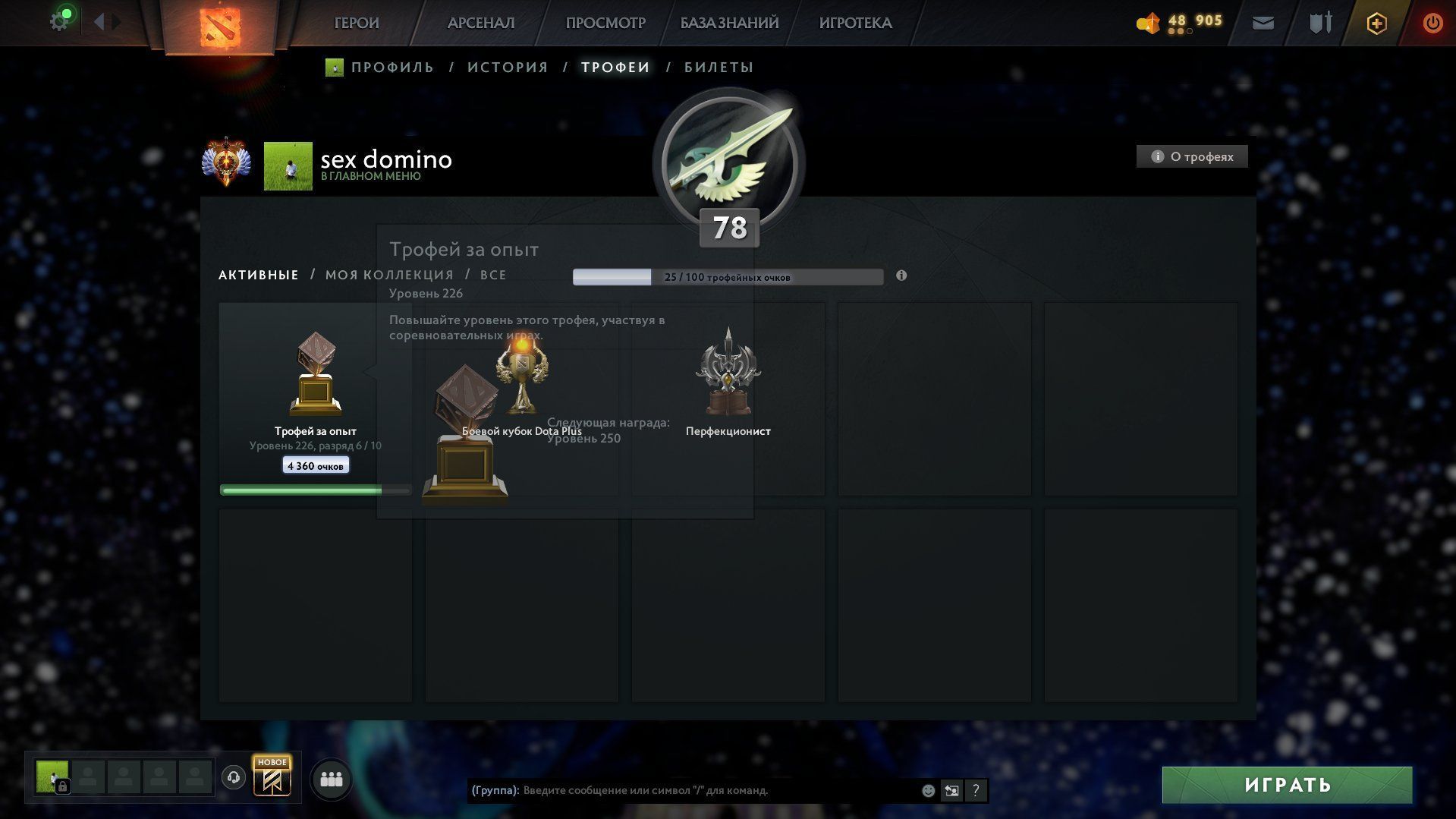Open the mail envelope icon
This screenshot has height=819, width=1456.
coord(1263,23)
